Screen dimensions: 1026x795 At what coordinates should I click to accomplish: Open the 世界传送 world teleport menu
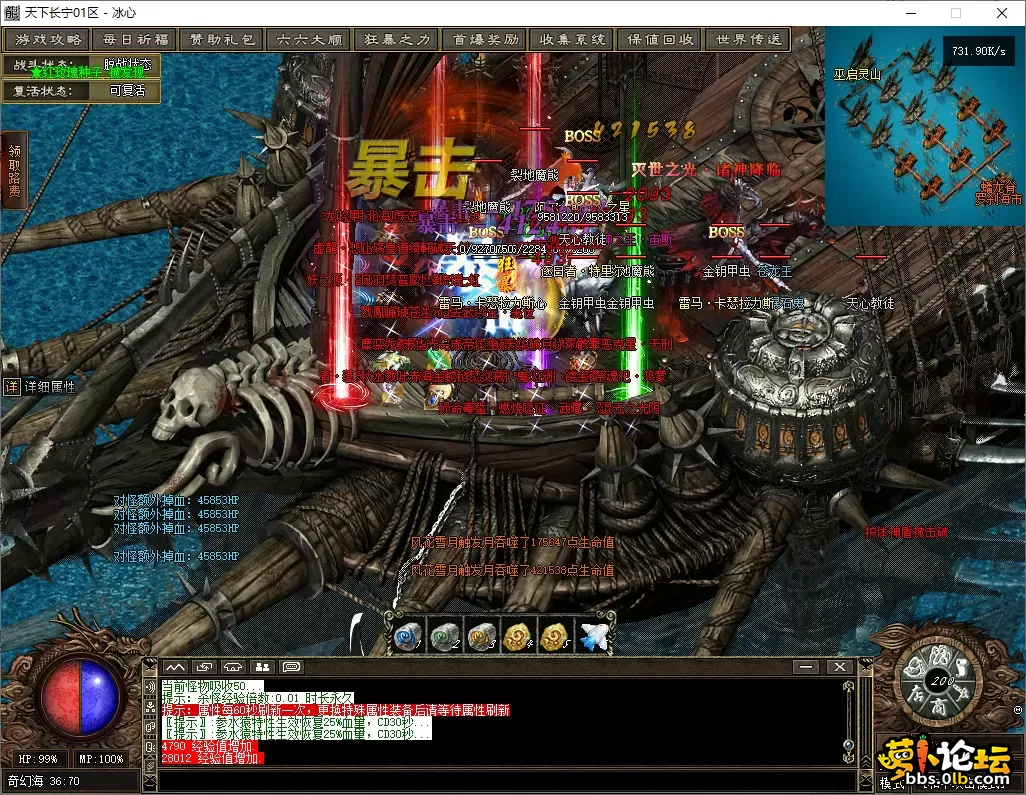tap(747, 40)
